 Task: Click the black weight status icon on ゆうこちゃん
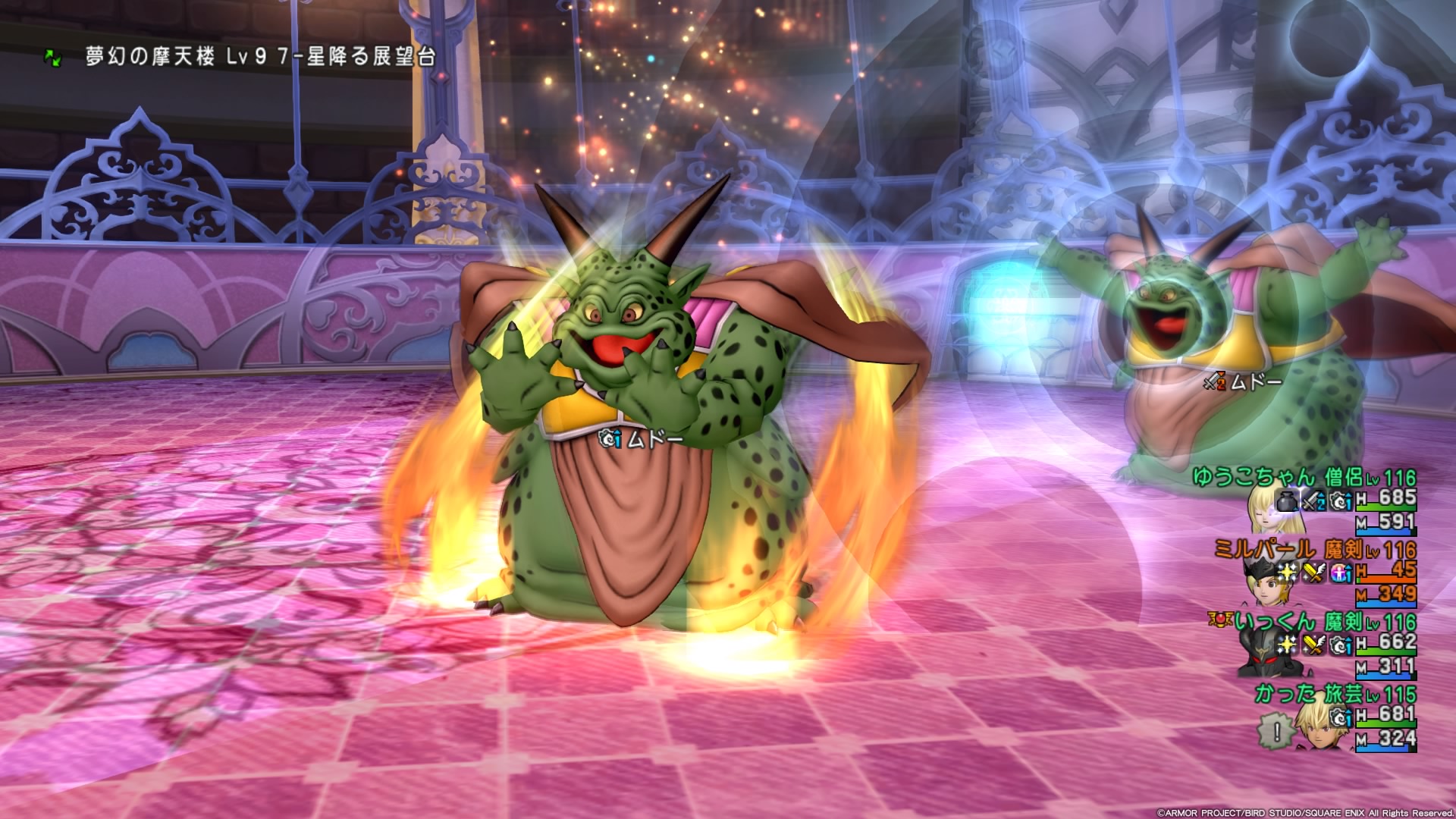[1288, 500]
